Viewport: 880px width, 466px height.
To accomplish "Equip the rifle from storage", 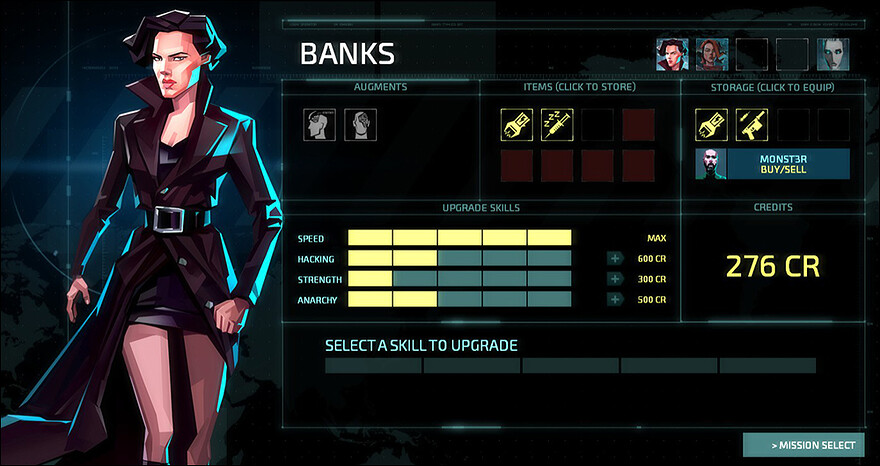I will pos(751,124).
